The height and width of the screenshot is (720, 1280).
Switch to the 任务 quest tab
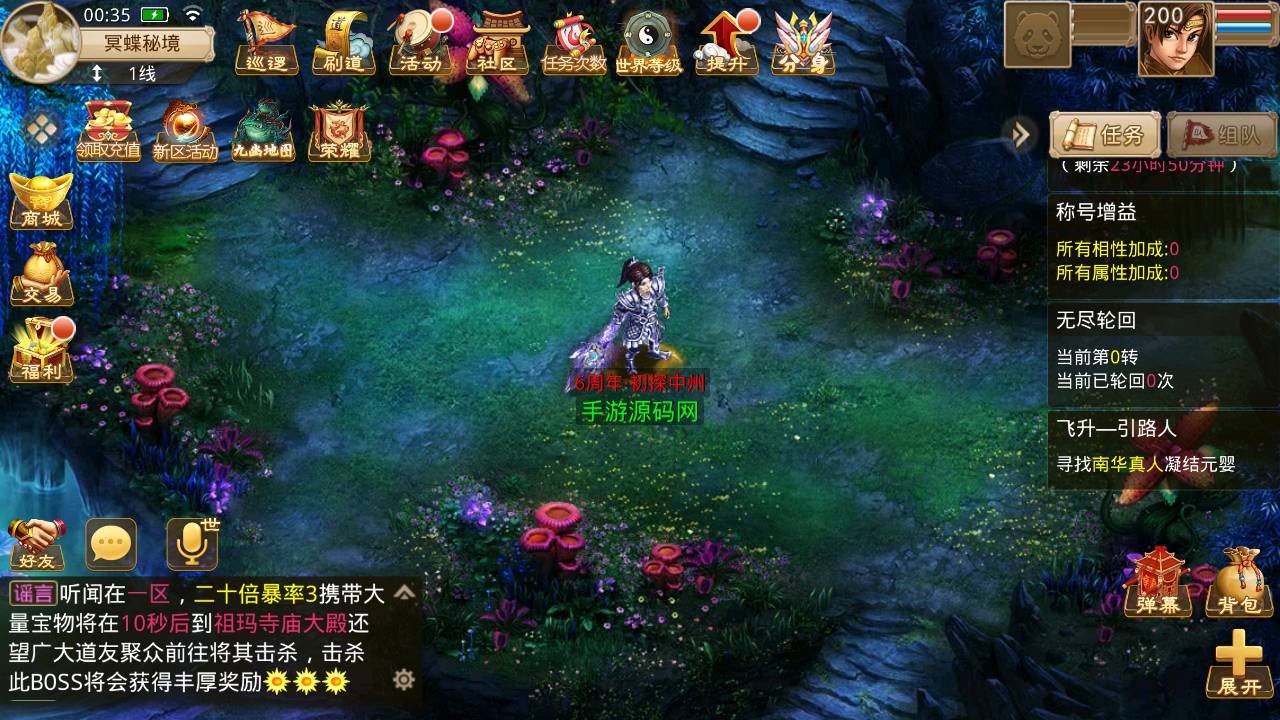coord(1104,134)
